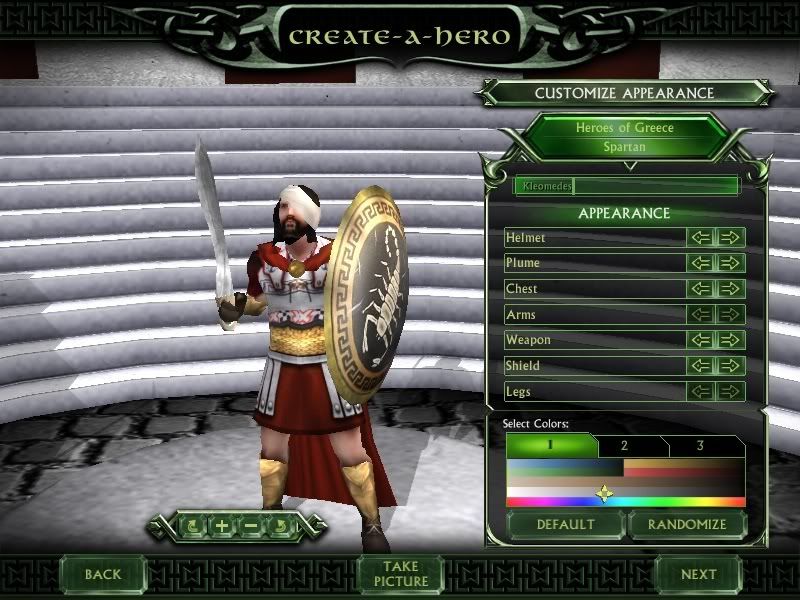
Task: Choose the next Plume style
Action: click(731, 263)
